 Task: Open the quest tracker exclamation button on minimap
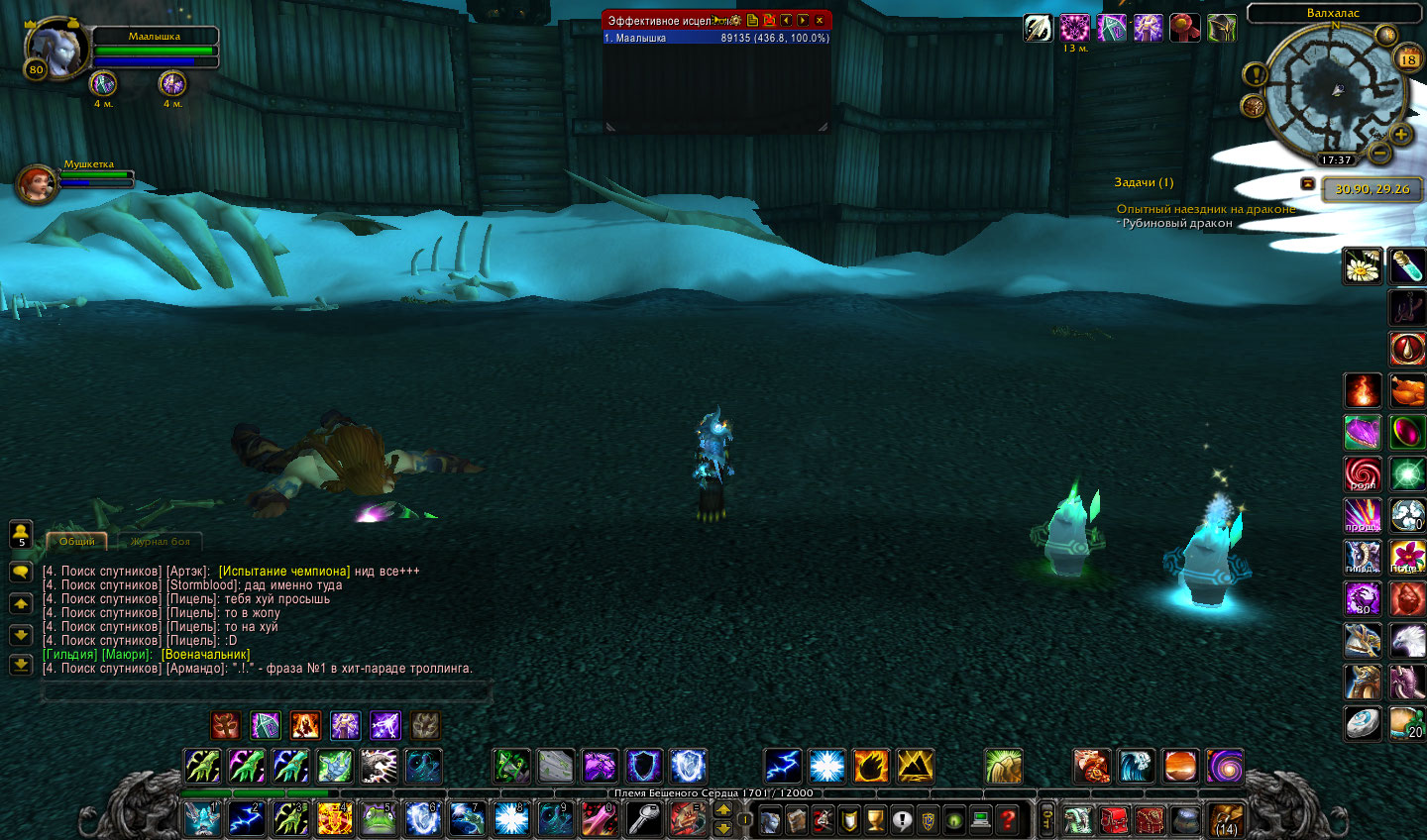1255,74
